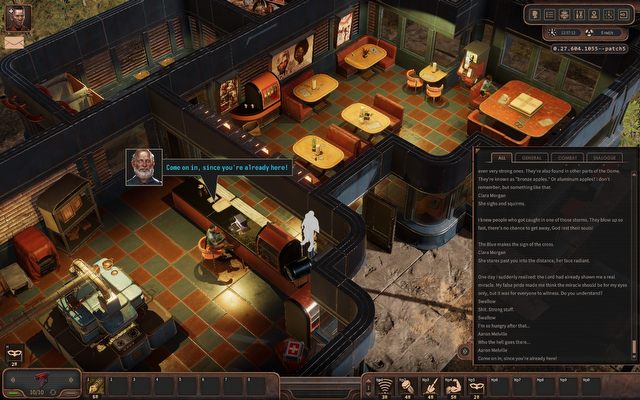This screenshot has height=400, width=640.
Task: Click the equipped weapon panel
Action: [x=42, y=383]
